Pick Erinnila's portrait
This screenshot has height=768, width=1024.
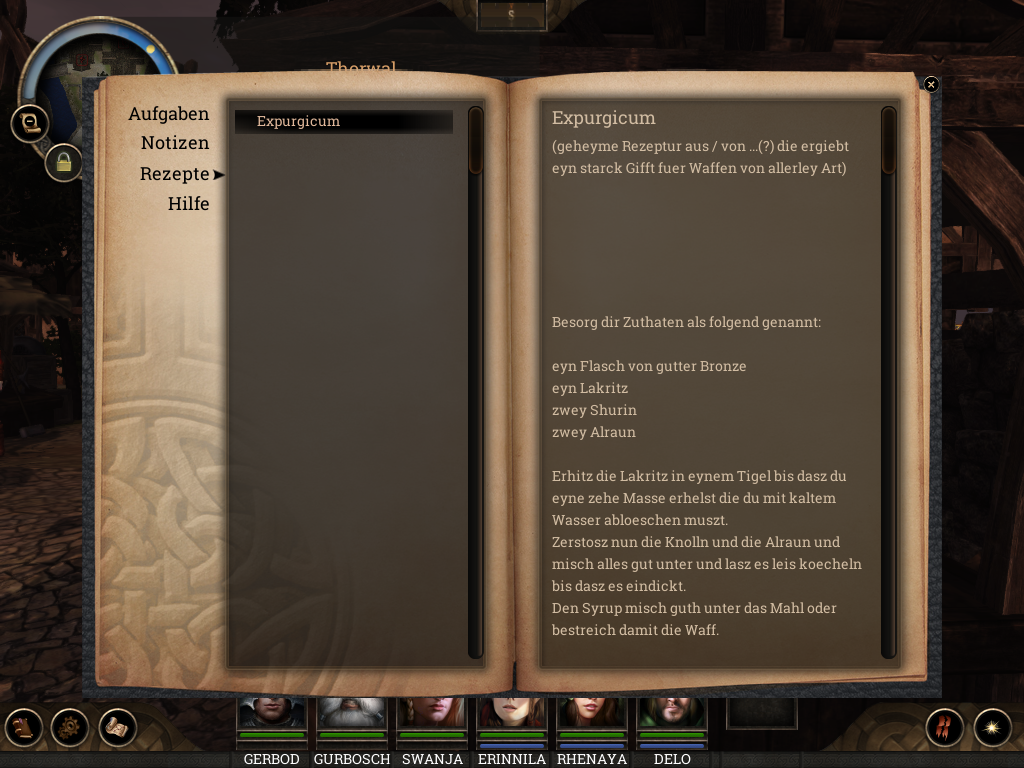coord(511,714)
